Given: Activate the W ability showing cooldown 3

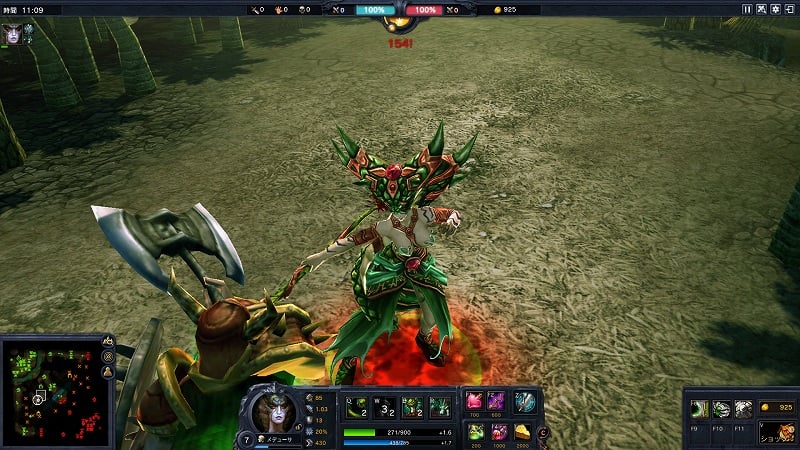Looking at the screenshot, I should click(386, 406).
